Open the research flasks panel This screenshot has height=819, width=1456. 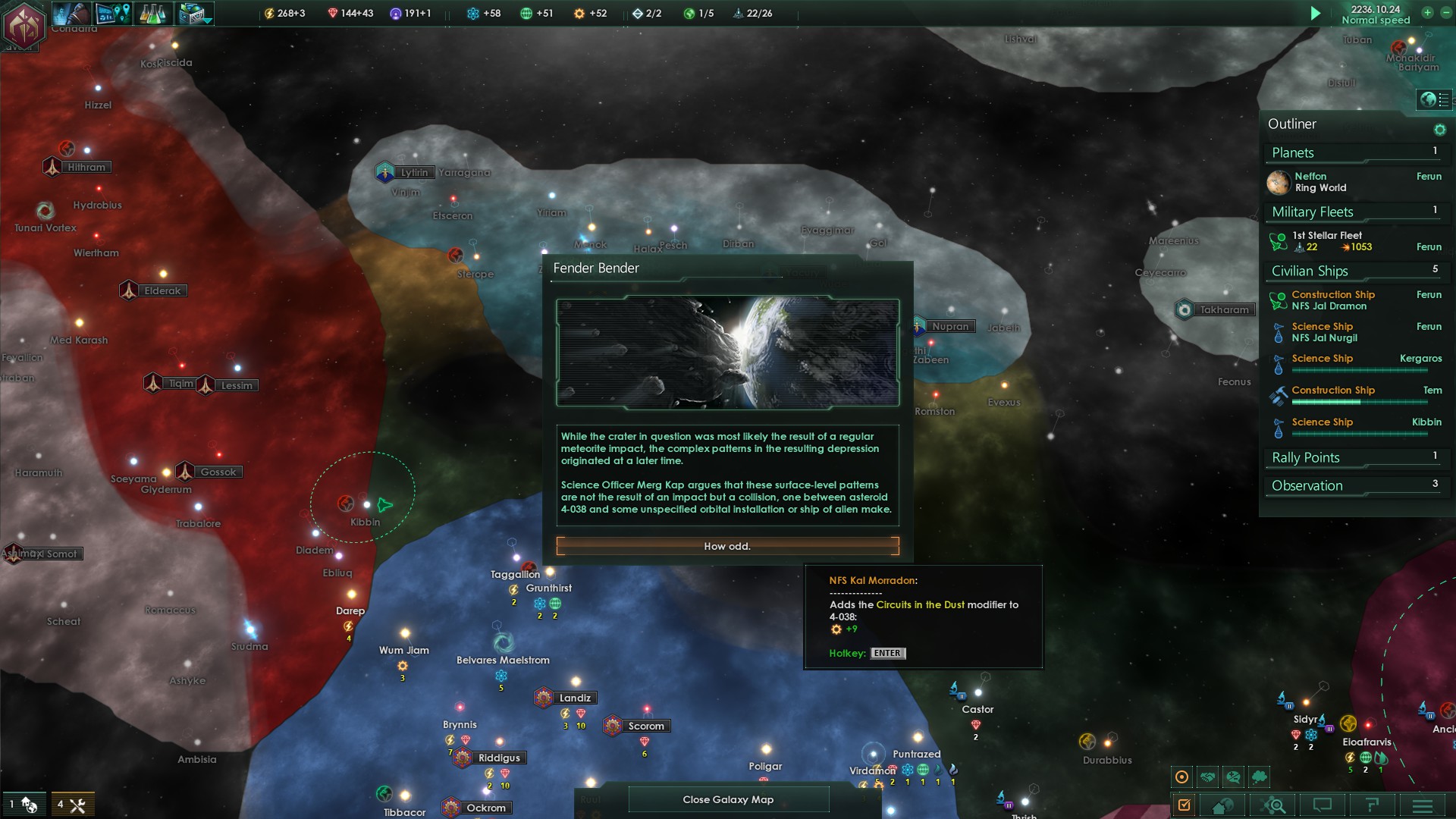pyautogui.click(x=152, y=13)
